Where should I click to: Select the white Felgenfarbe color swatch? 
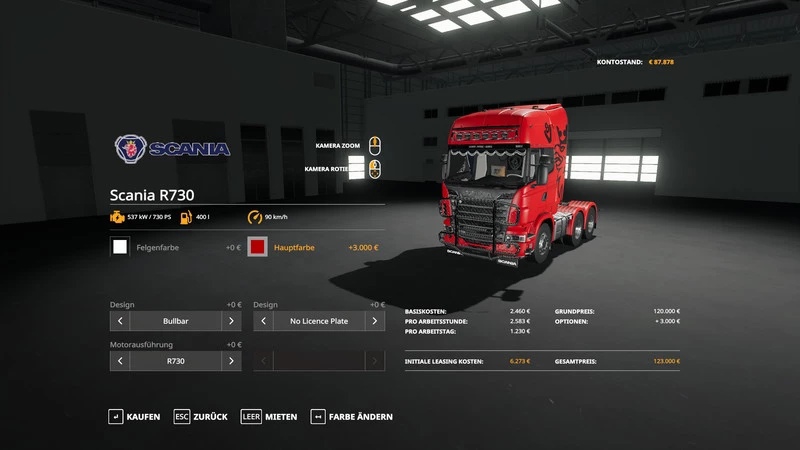pos(120,247)
